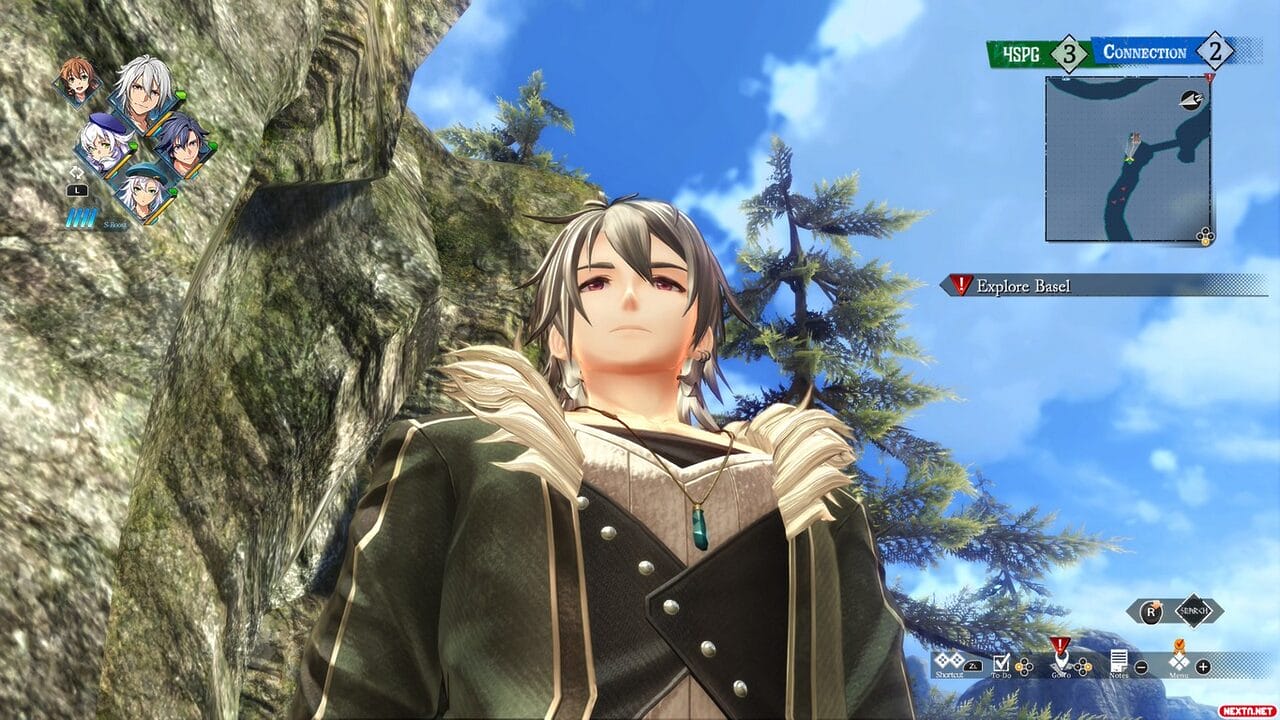Click the black Search diamond icon
This screenshot has height=720, width=1280.
1193,611
